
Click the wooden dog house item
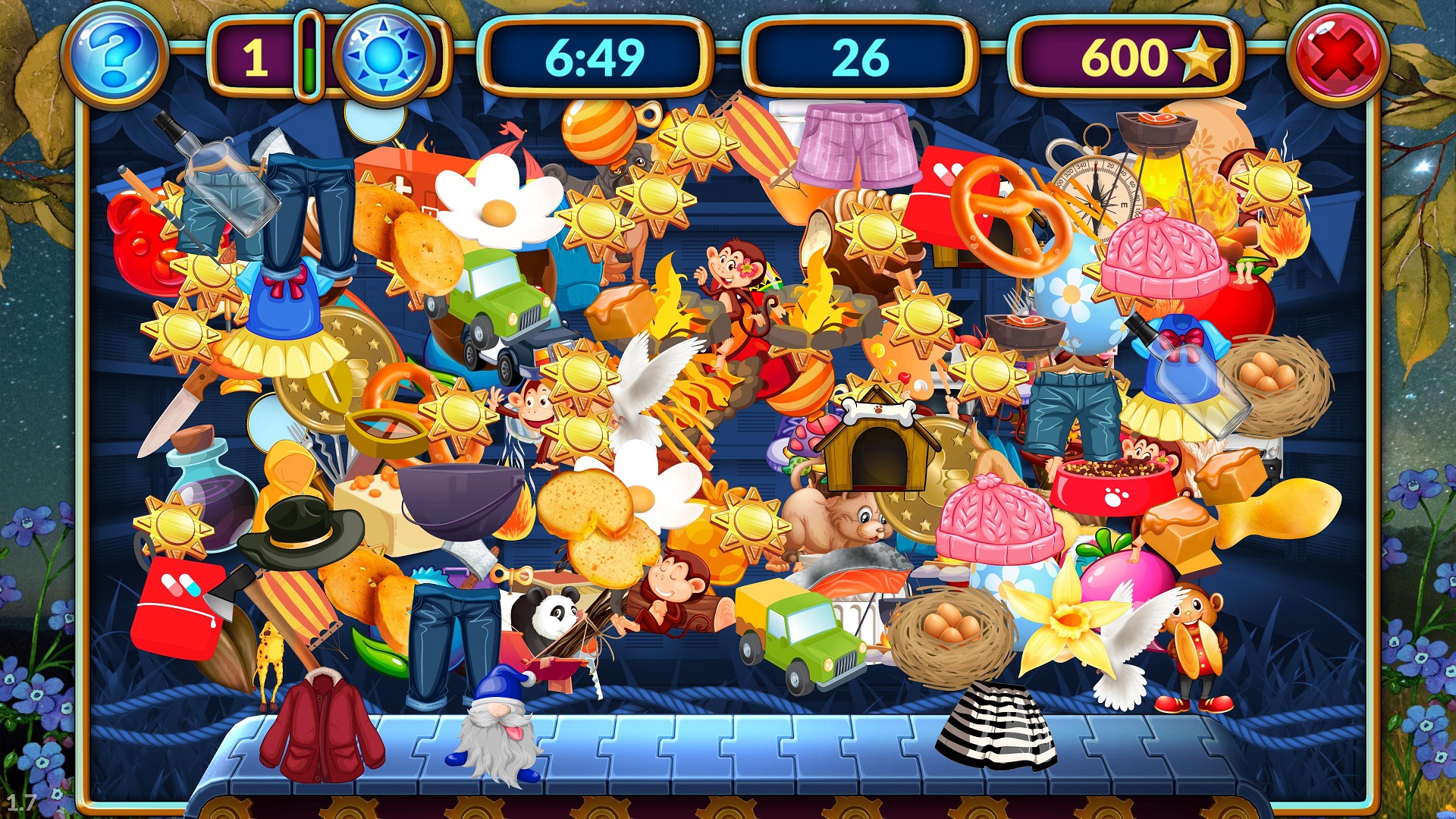(x=877, y=446)
